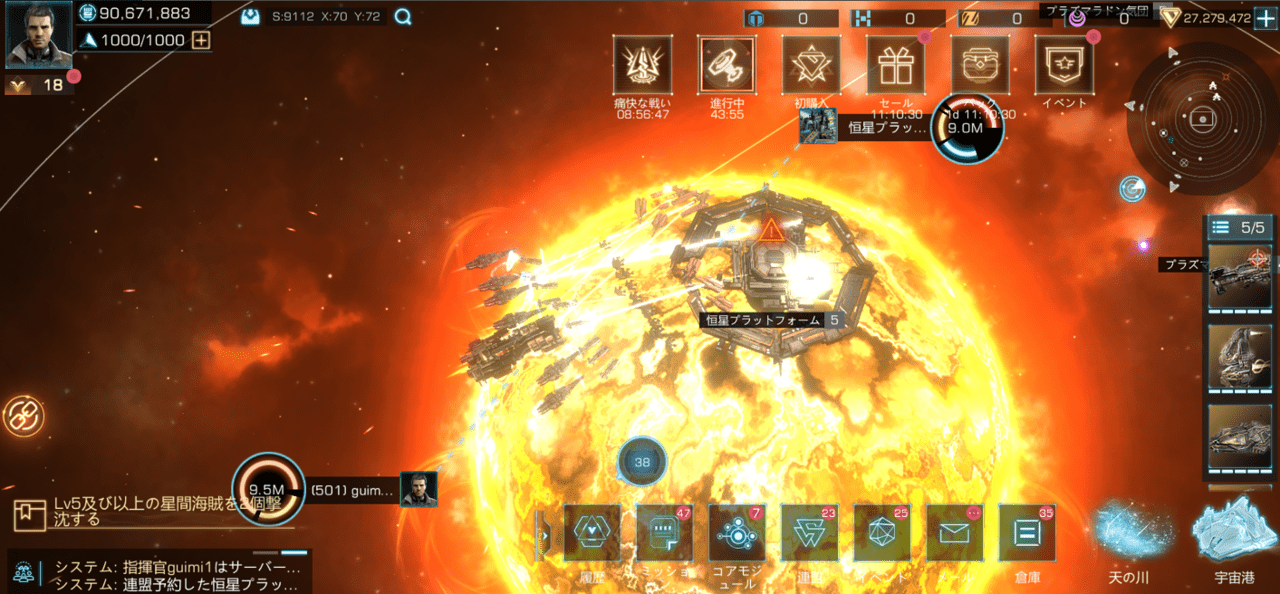The image size is (1280, 594).
Task: Open the 倉庫 warehouse menu
Action: coord(1027,533)
